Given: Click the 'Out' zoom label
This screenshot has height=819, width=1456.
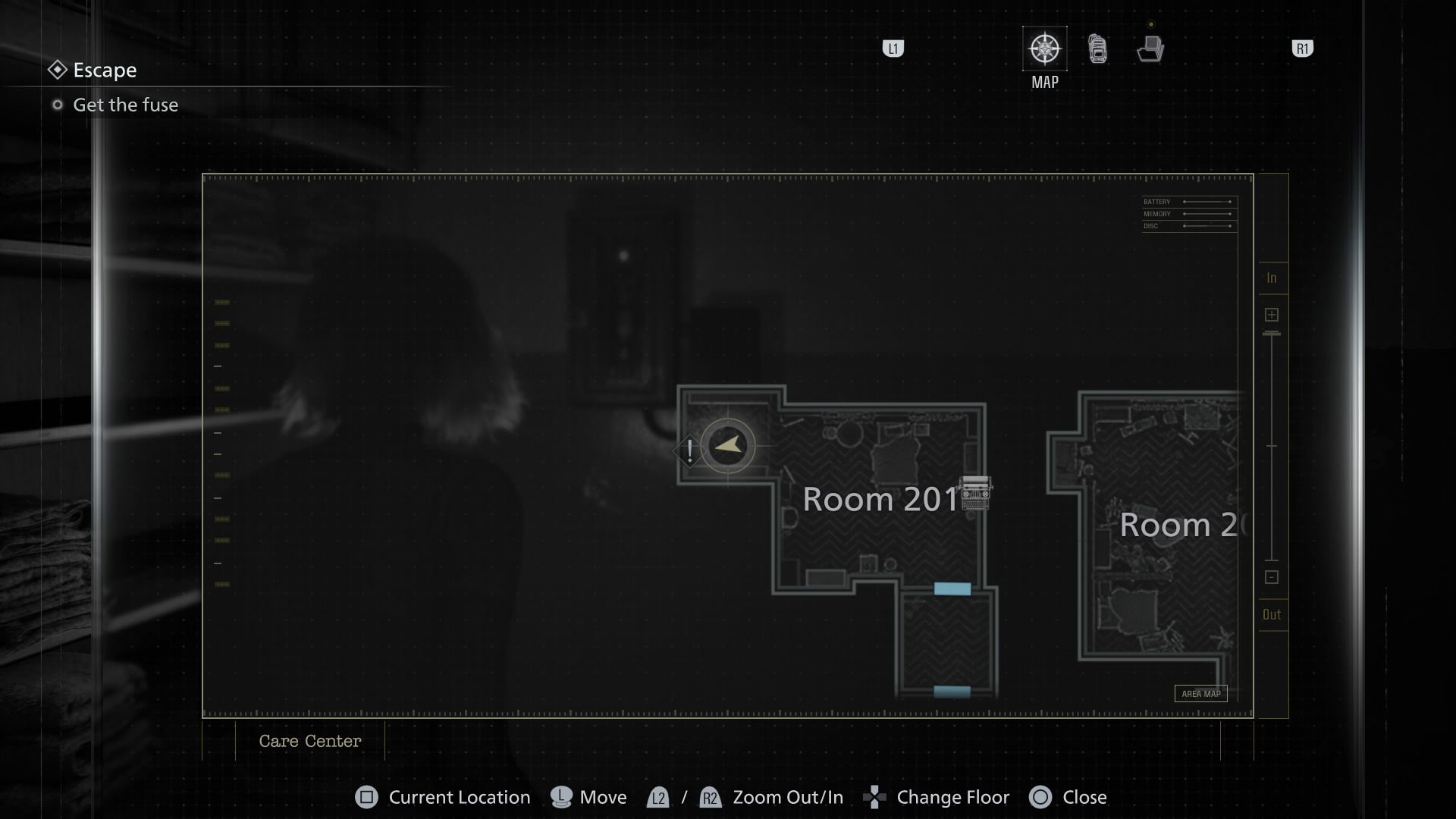Looking at the screenshot, I should [1272, 614].
